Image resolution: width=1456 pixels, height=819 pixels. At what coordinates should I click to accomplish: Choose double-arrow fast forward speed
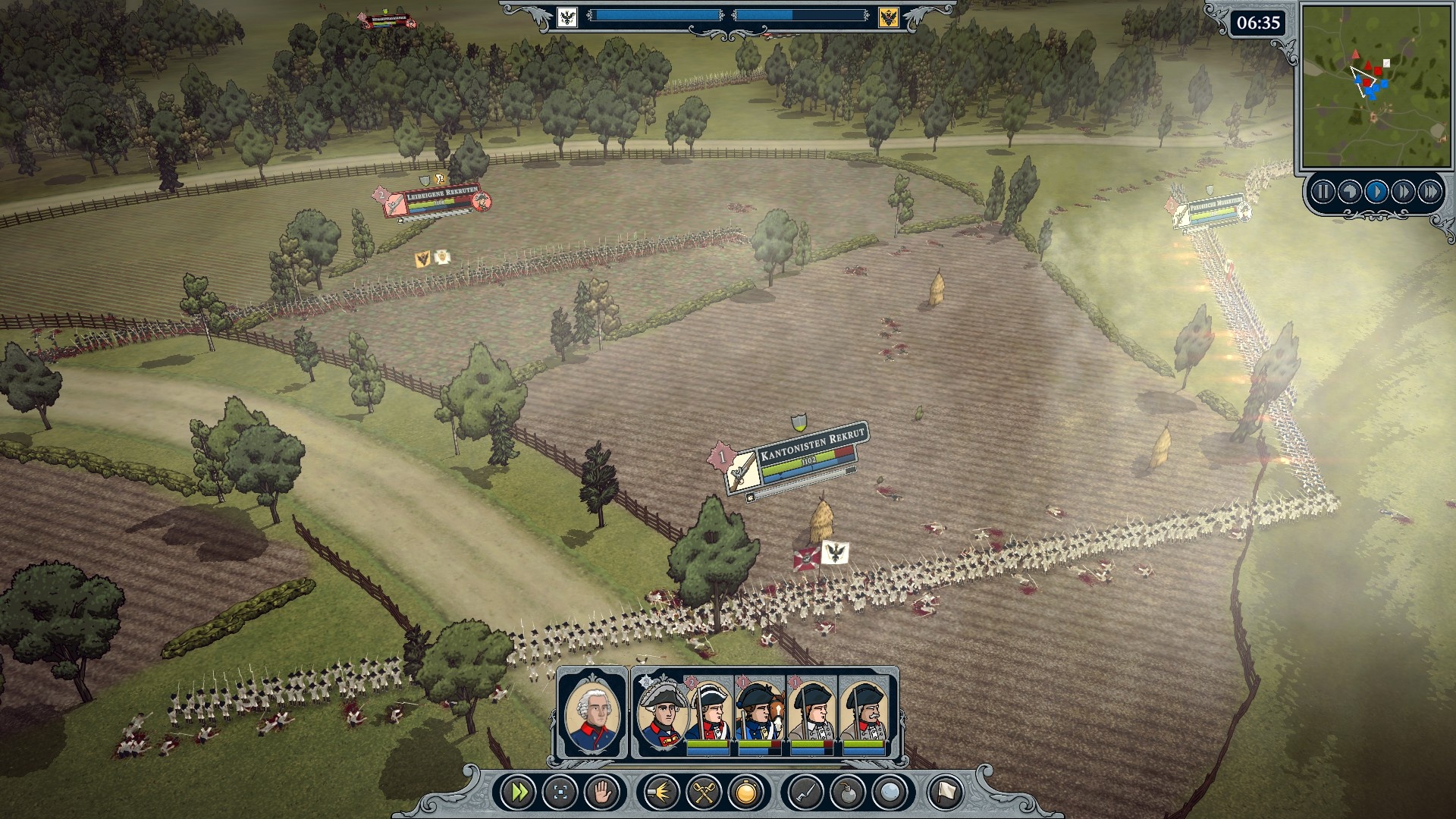pos(1403,192)
